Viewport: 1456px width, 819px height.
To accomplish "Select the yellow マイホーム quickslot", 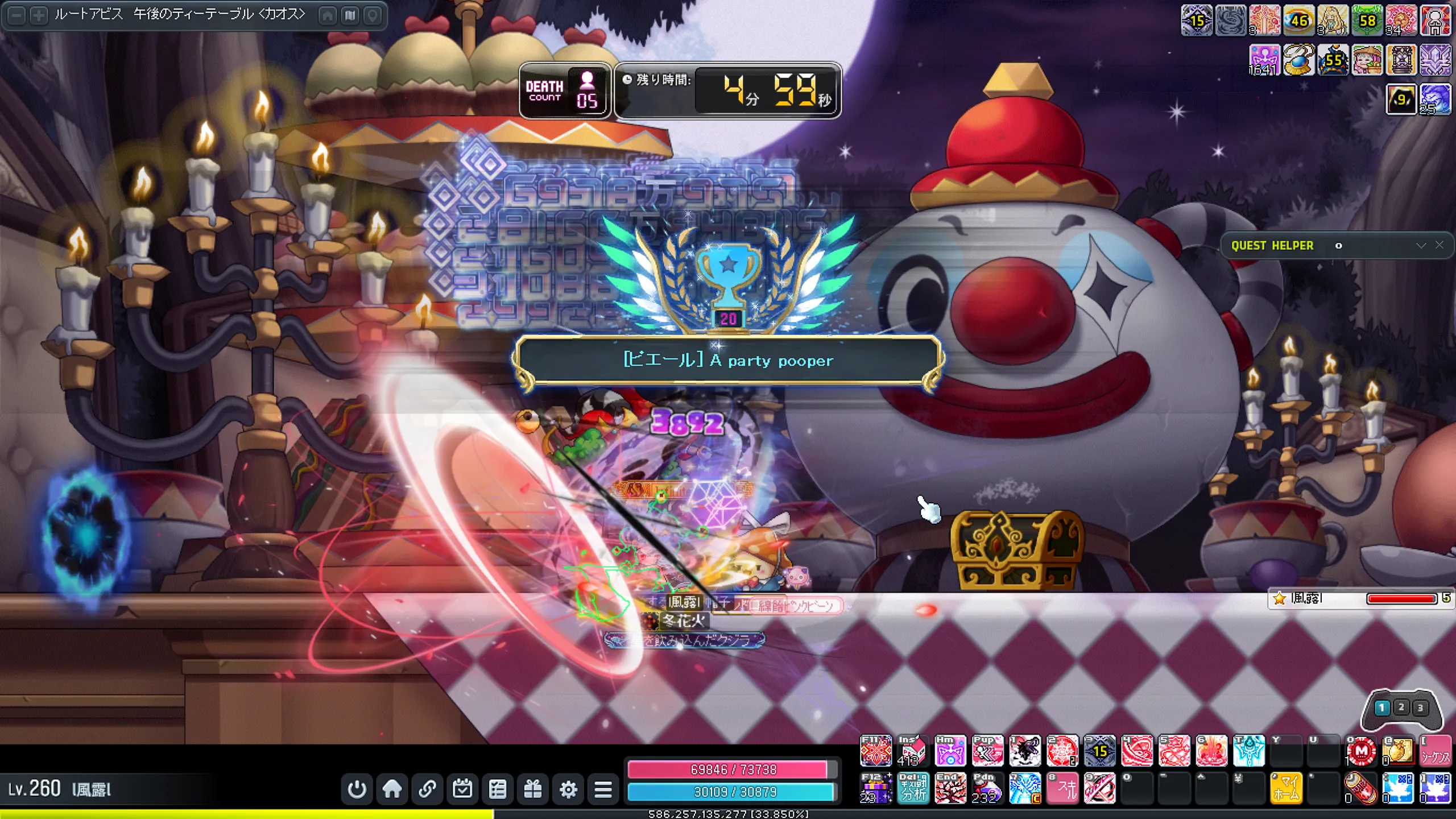I will tap(1286, 788).
